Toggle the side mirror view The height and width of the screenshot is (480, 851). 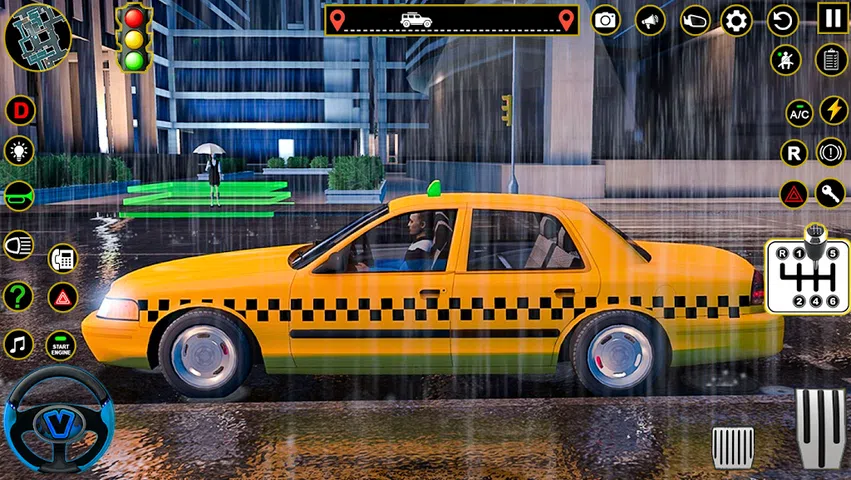pos(694,20)
